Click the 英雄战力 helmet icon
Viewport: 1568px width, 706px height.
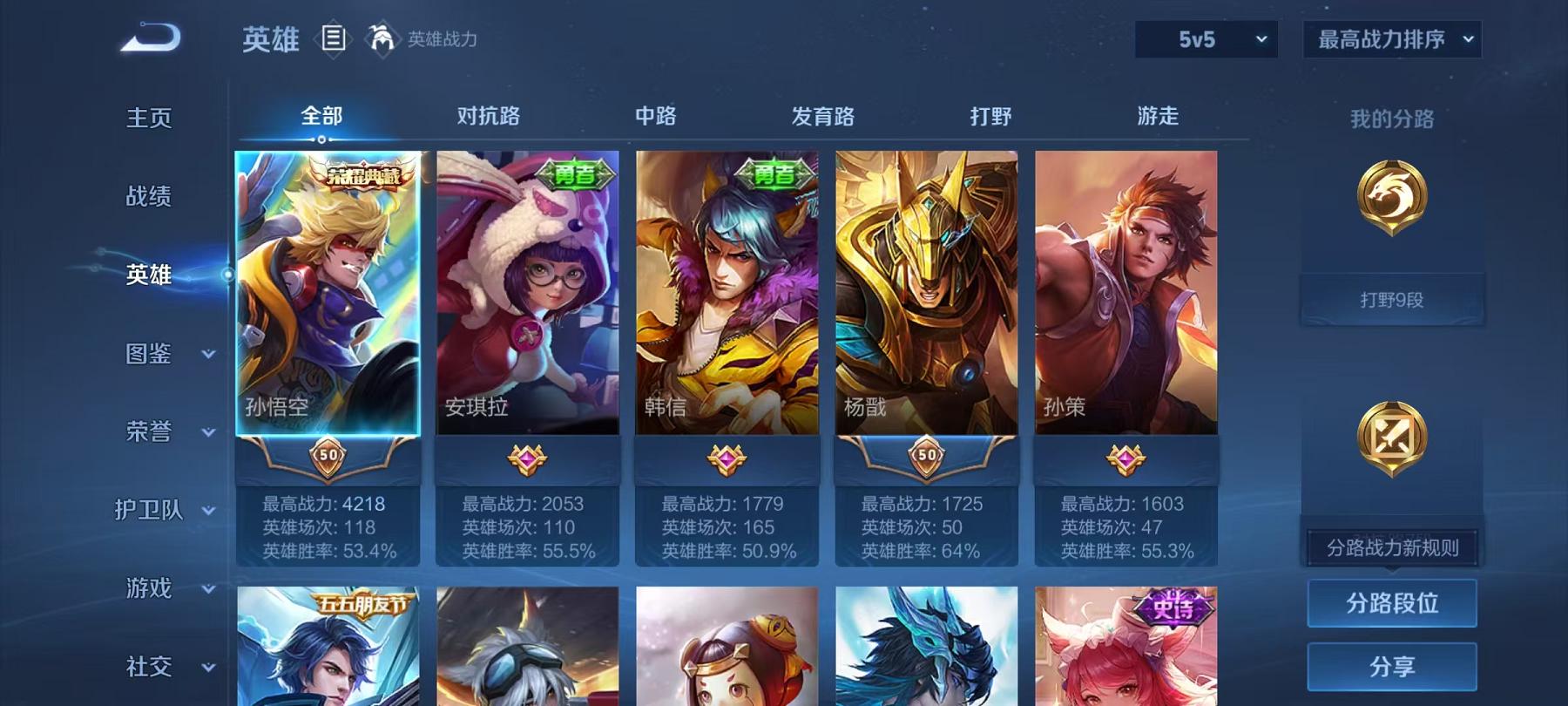tap(381, 37)
